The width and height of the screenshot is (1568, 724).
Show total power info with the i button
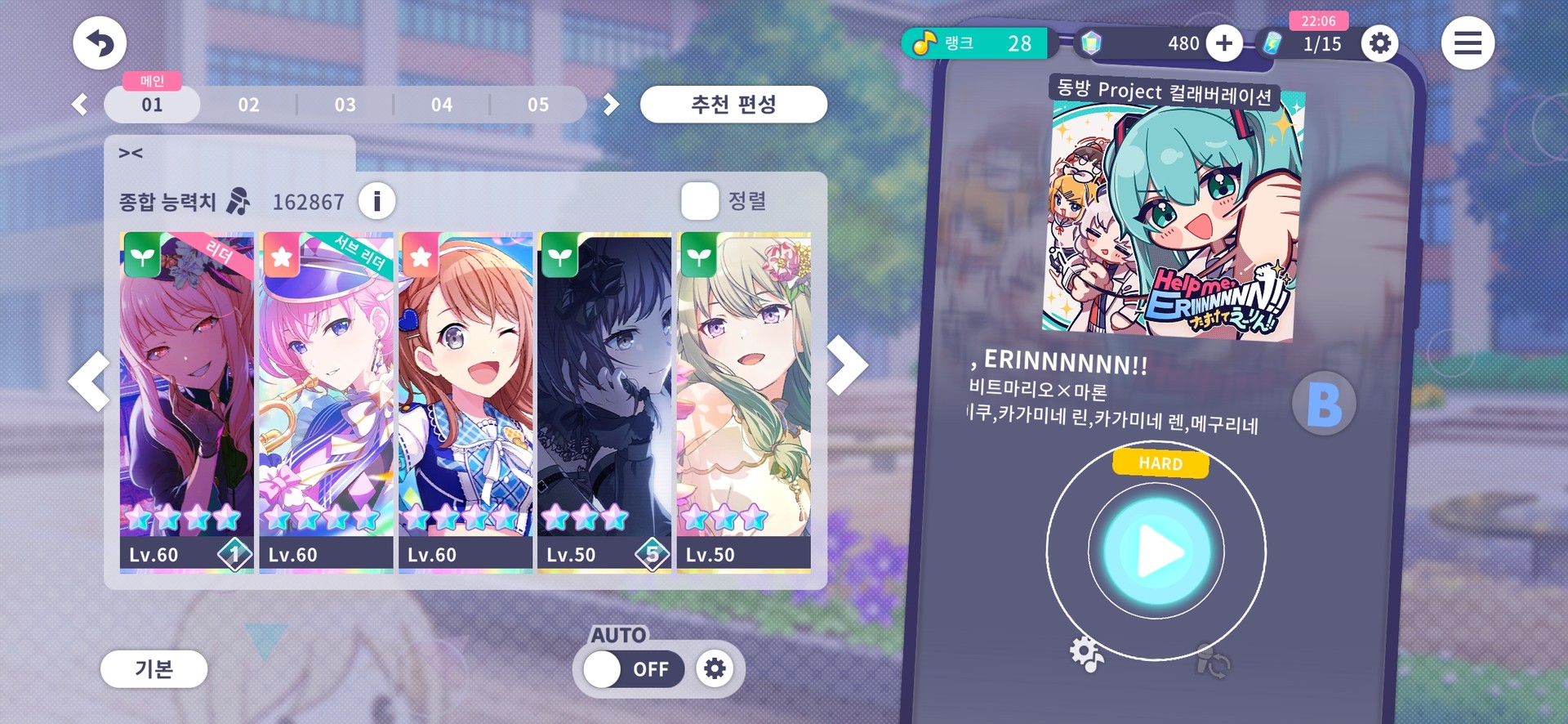tap(376, 201)
